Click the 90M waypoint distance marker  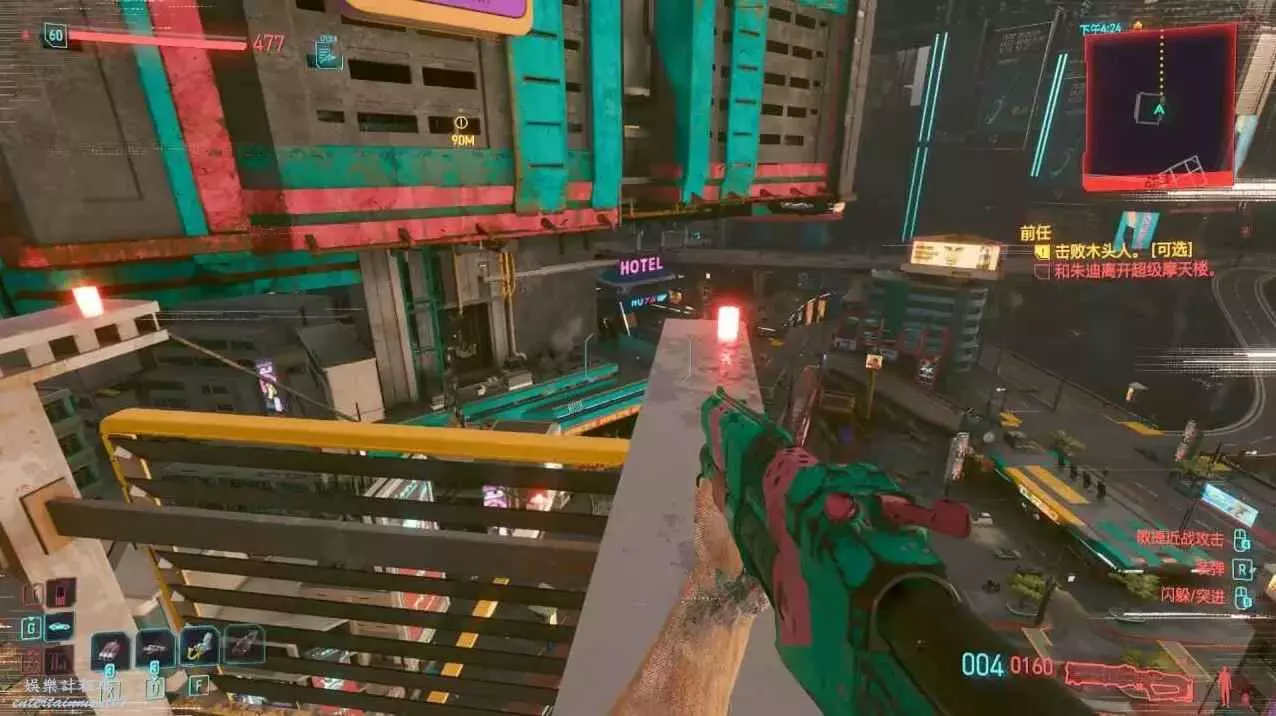pyautogui.click(x=462, y=131)
